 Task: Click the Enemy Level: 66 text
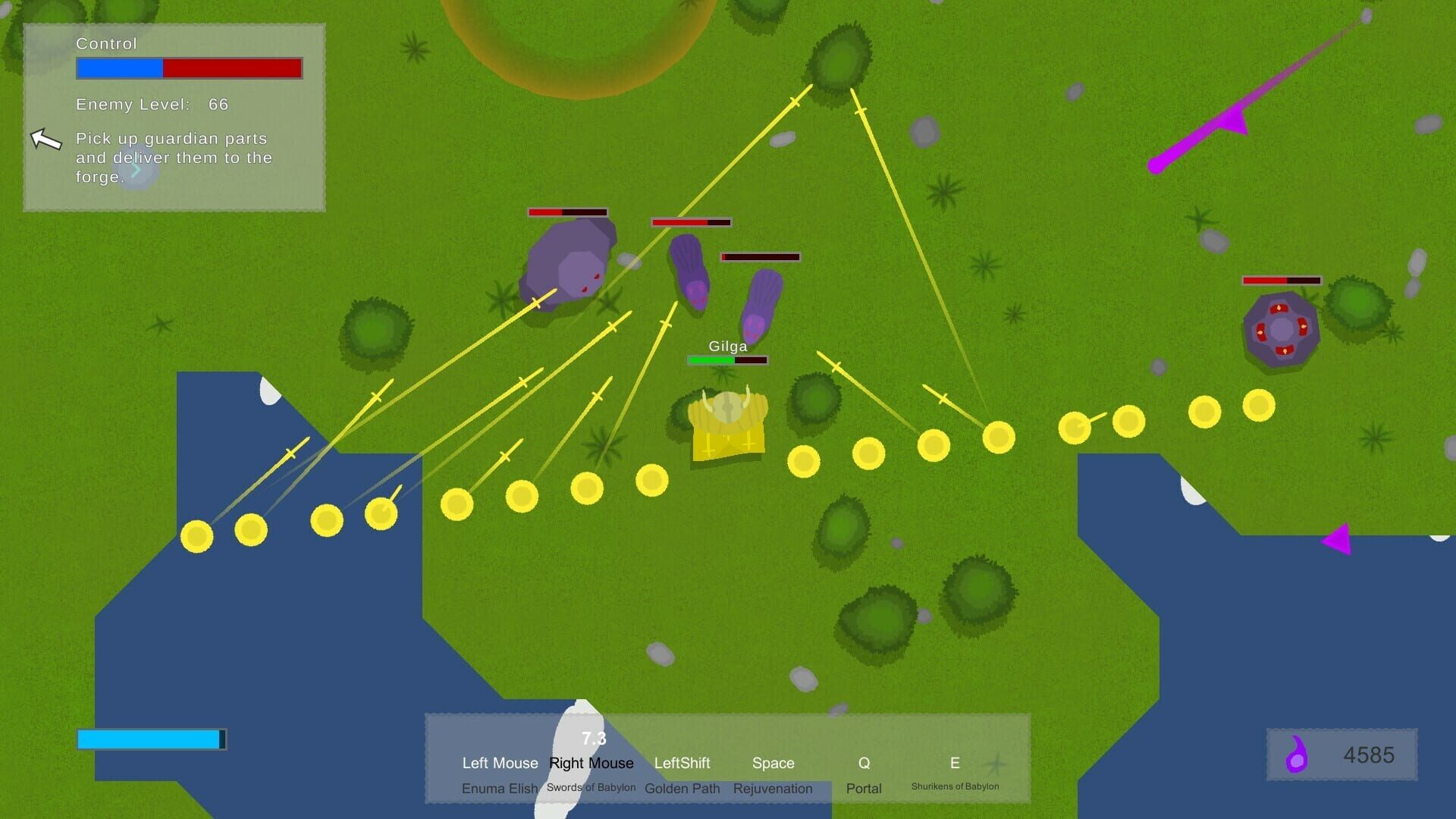152,104
